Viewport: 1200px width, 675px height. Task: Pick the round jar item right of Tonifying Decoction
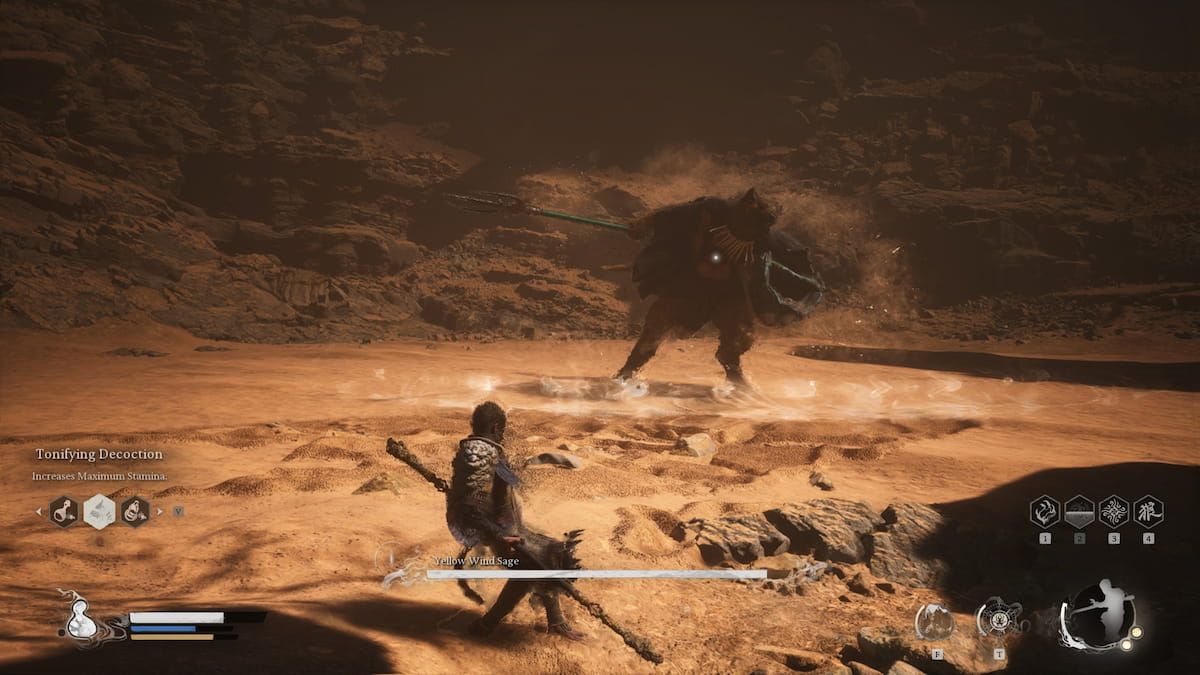(135, 512)
